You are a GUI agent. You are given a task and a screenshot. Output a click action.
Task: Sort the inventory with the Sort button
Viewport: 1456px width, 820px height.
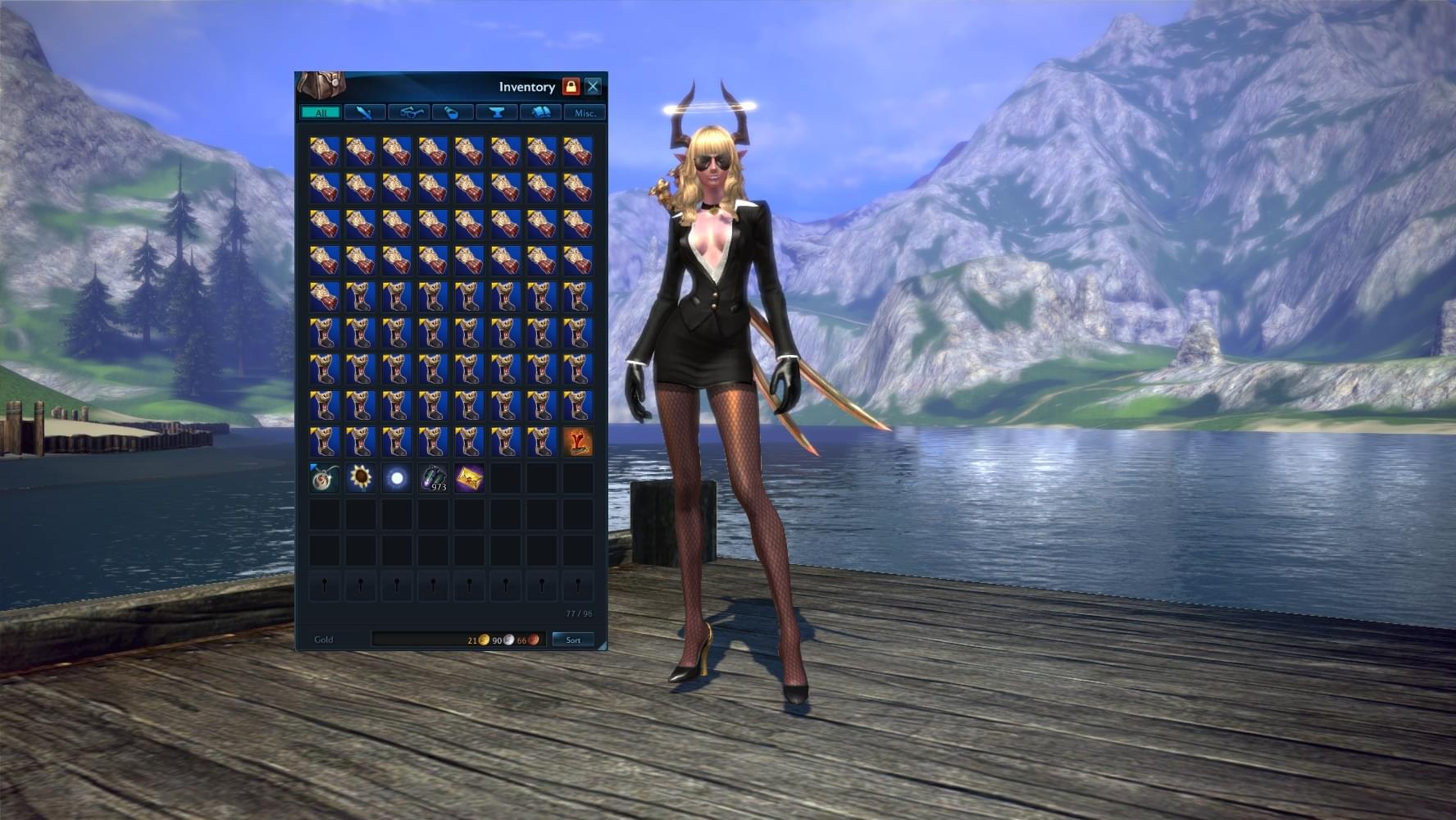click(573, 640)
